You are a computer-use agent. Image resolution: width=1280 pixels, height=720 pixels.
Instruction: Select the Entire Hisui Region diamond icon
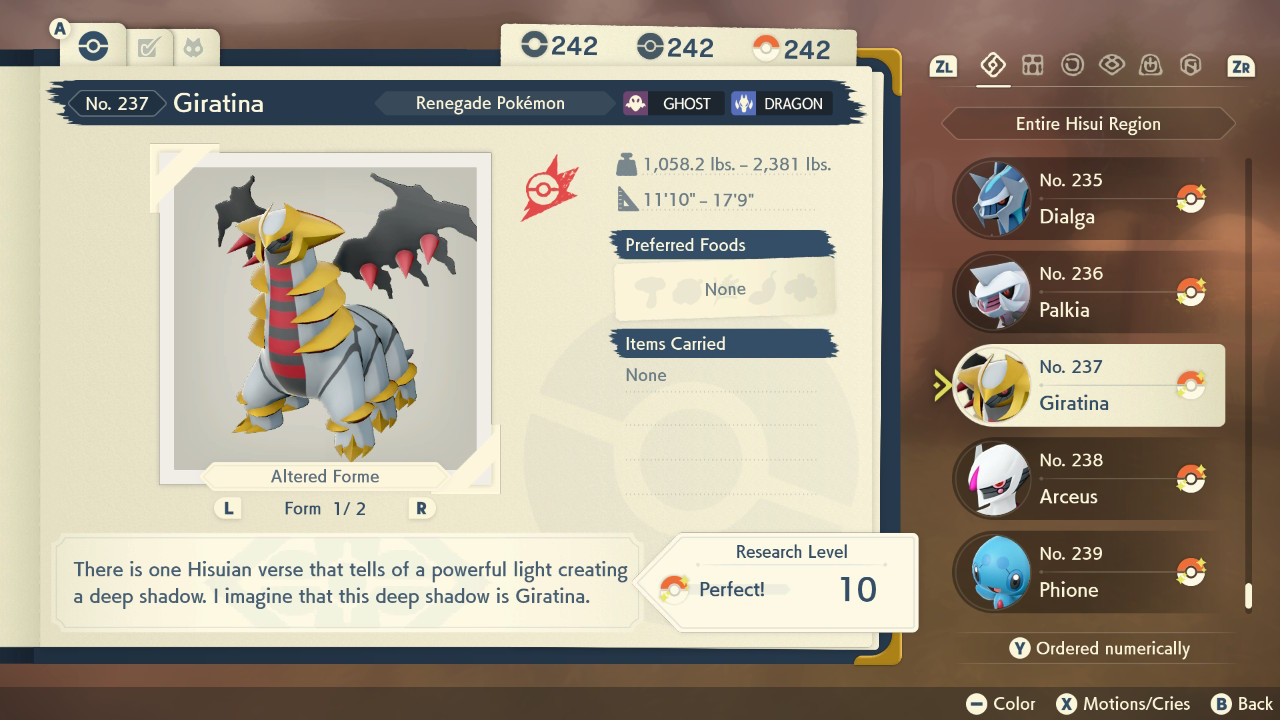[x=993, y=66]
